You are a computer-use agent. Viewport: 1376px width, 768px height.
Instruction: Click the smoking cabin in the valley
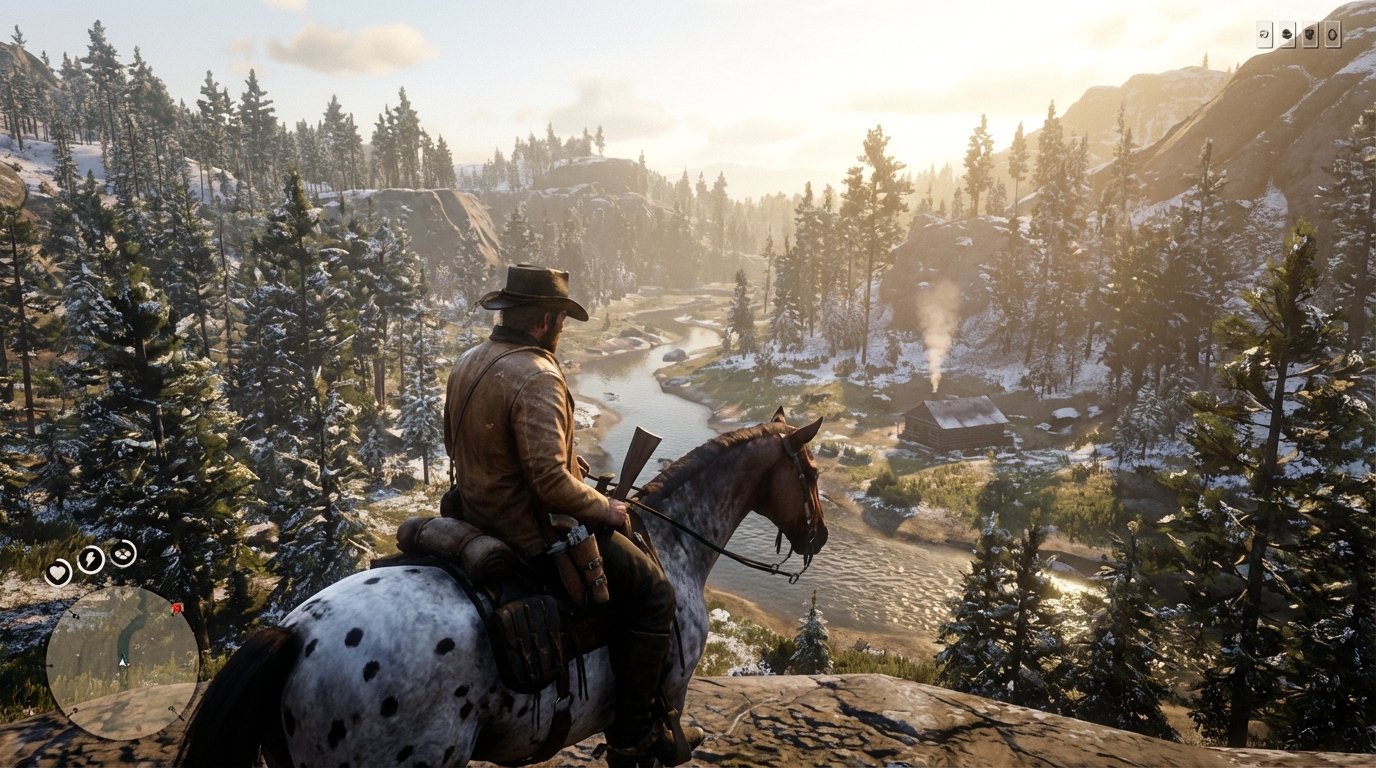pos(950,420)
